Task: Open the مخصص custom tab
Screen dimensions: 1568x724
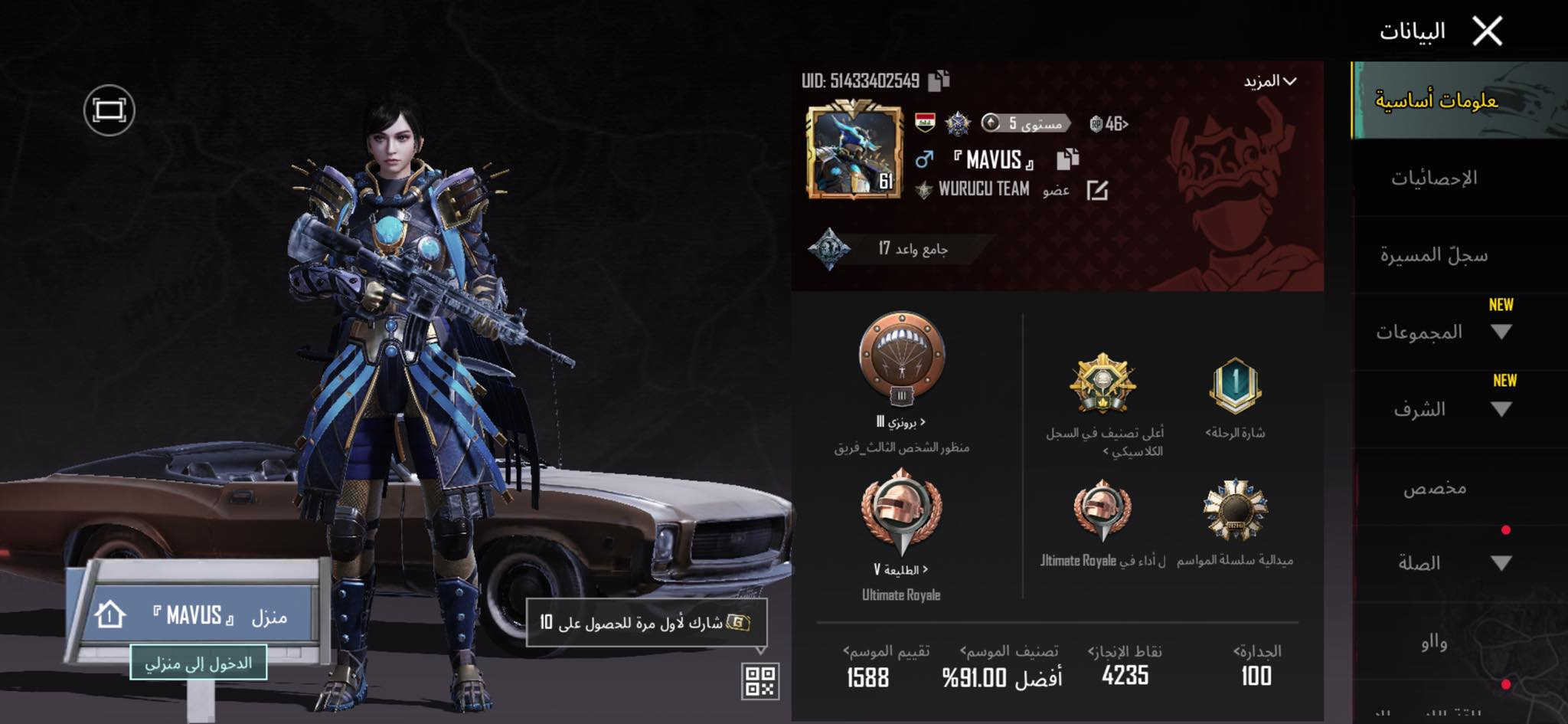Action: coord(1434,487)
